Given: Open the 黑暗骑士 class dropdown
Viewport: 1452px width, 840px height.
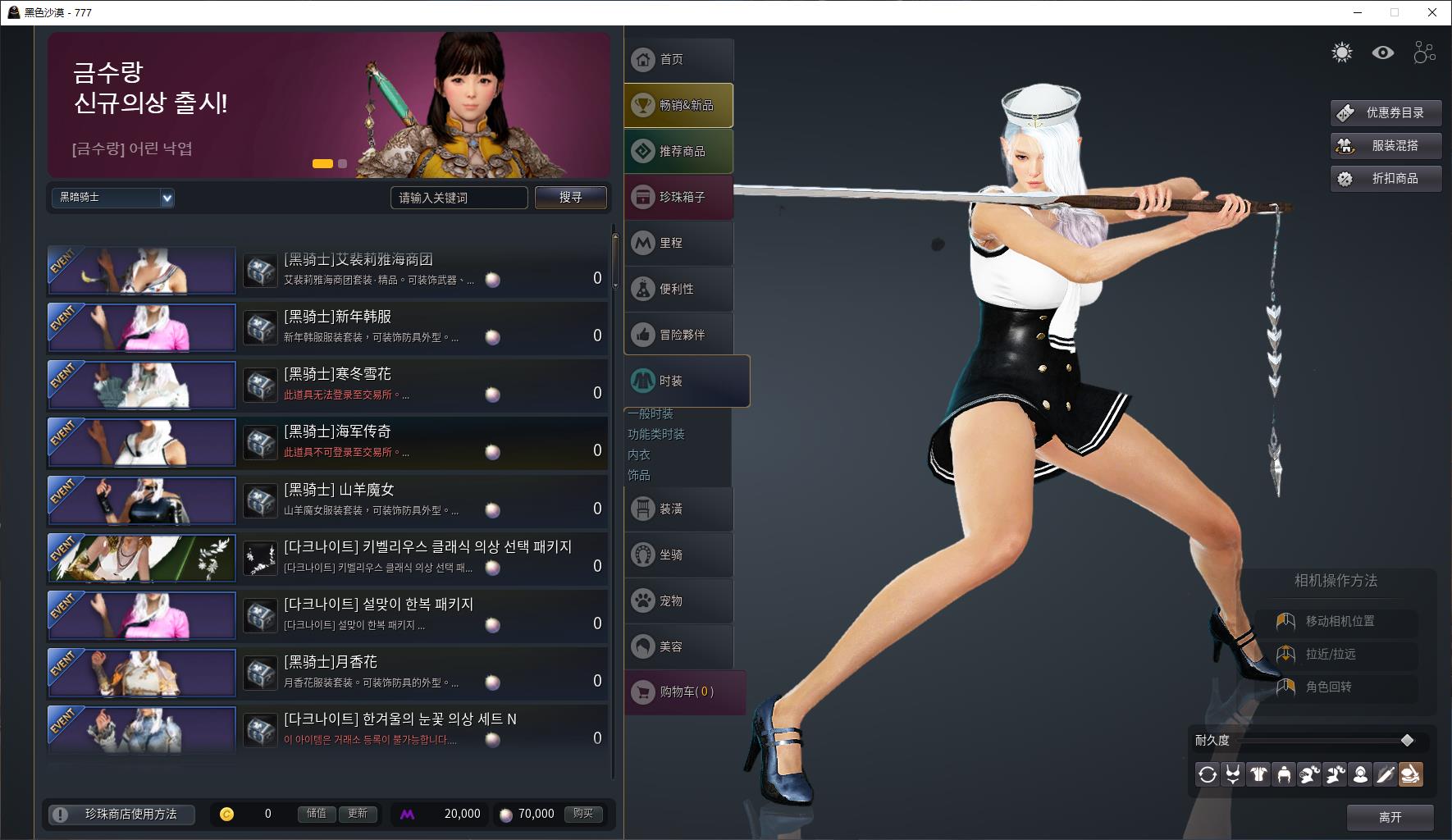Looking at the screenshot, I should [x=113, y=198].
